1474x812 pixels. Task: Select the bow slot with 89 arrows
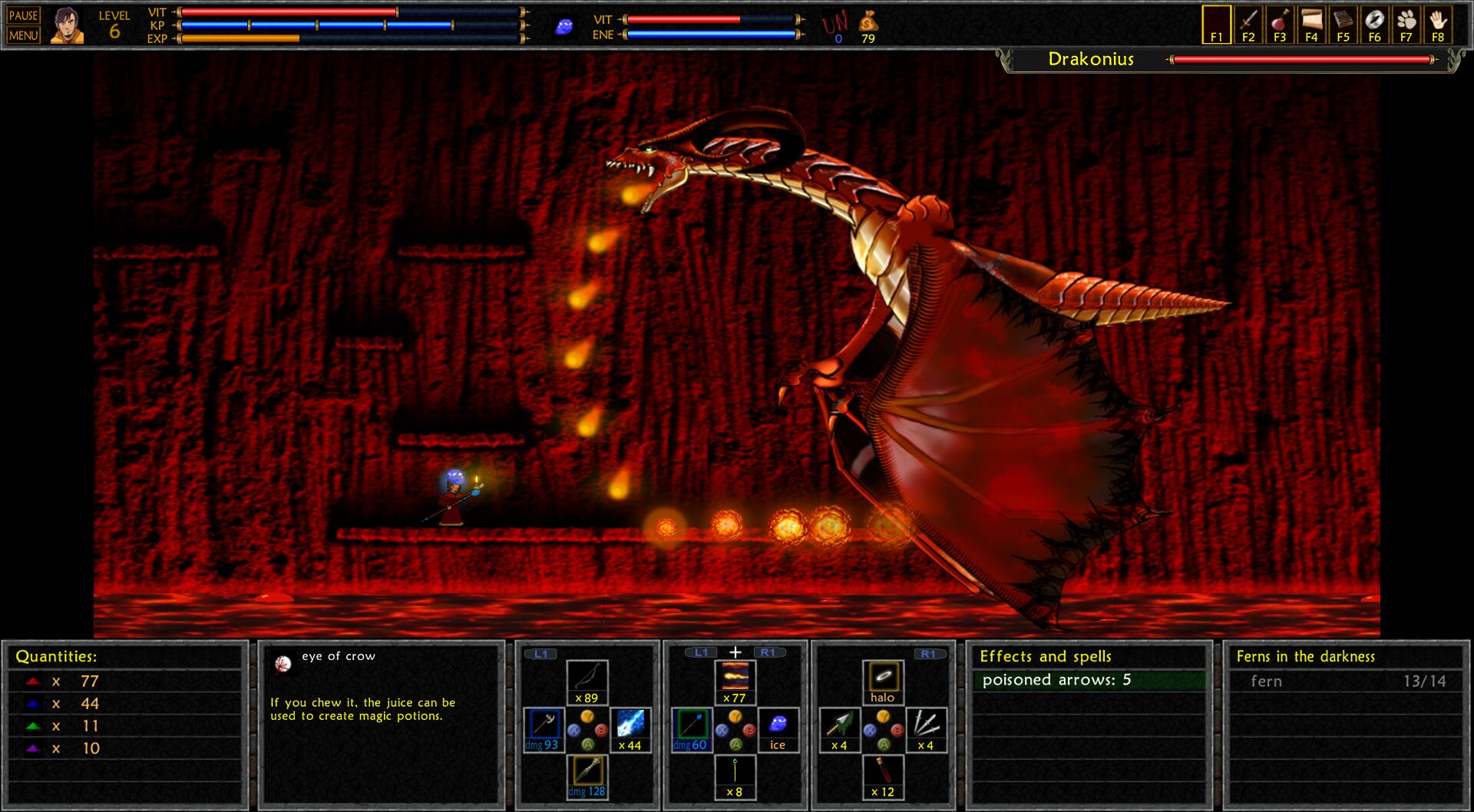(x=587, y=682)
